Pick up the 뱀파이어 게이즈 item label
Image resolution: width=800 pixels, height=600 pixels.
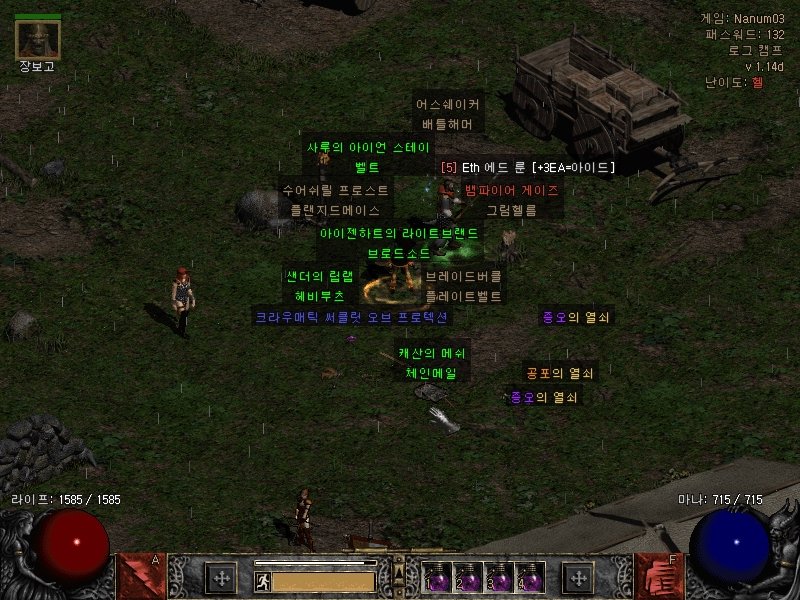(x=511, y=189)
